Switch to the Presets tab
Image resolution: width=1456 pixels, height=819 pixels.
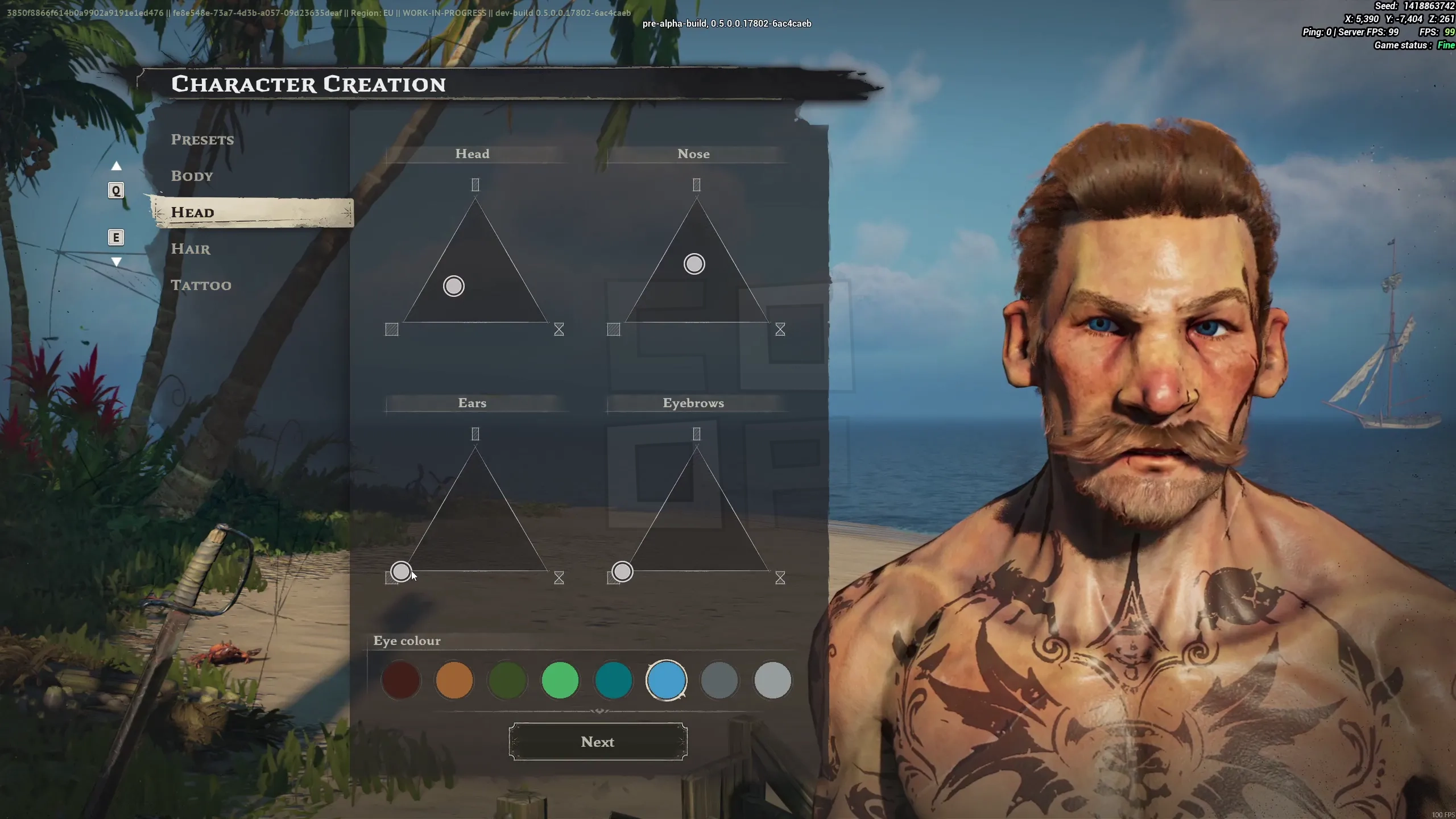(x=202, y=139)
